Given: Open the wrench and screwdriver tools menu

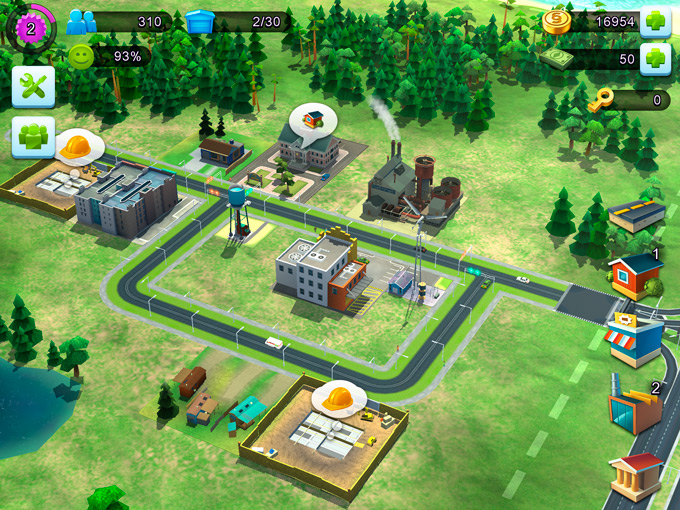Looking at the screenshot, I should coord(33,87).
